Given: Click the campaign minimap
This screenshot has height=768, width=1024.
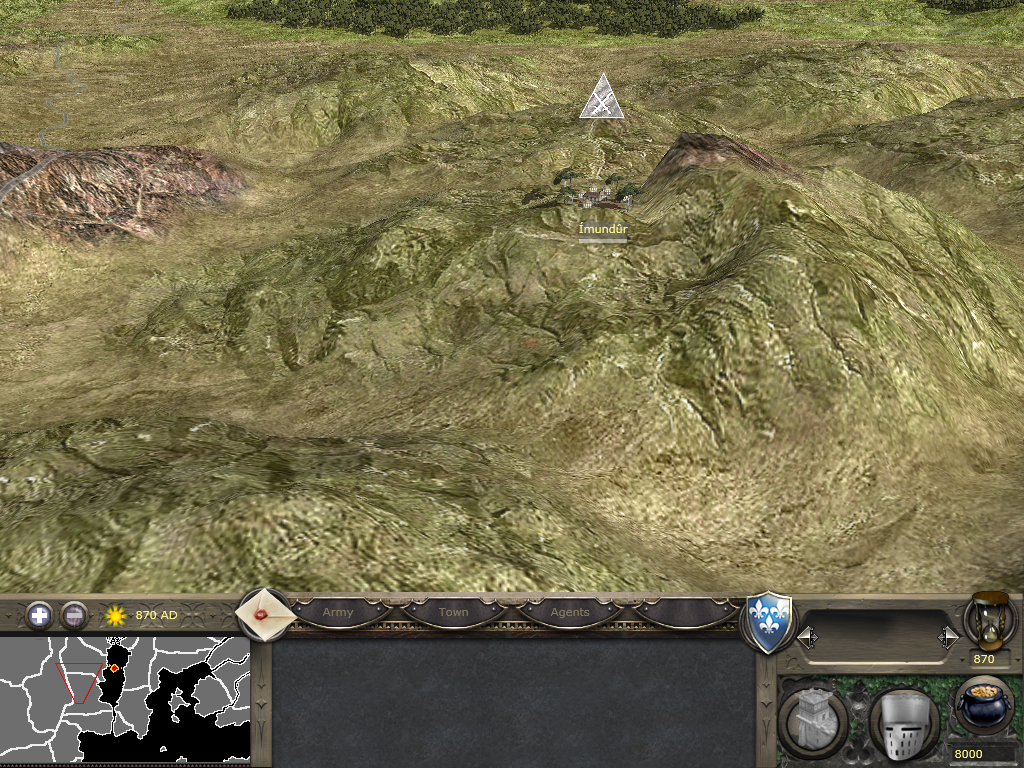Looking at the screenshot, I should tap(125, 698).
